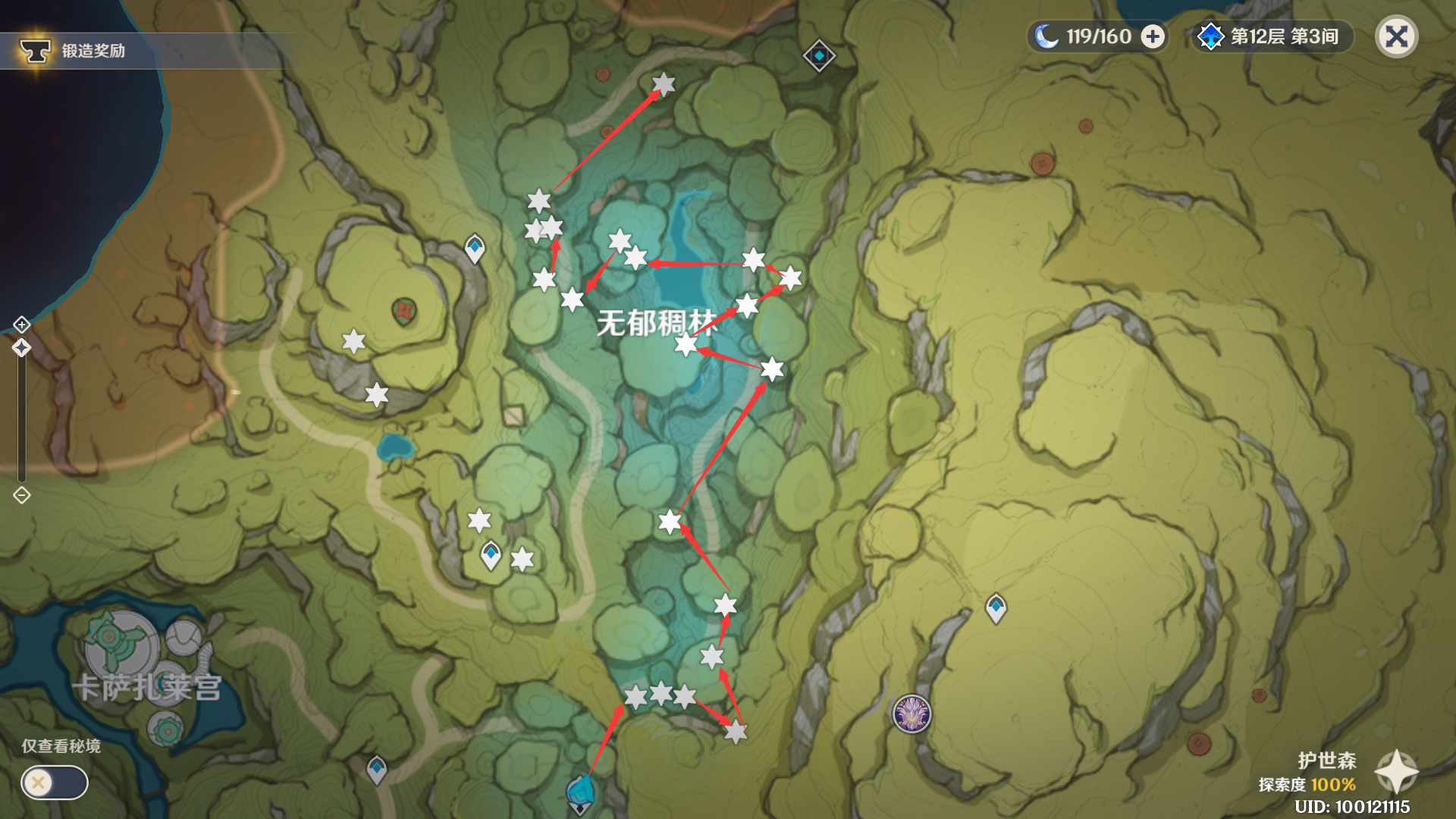Select the teleport waypoint on the eastern plateau

point(996,607)
